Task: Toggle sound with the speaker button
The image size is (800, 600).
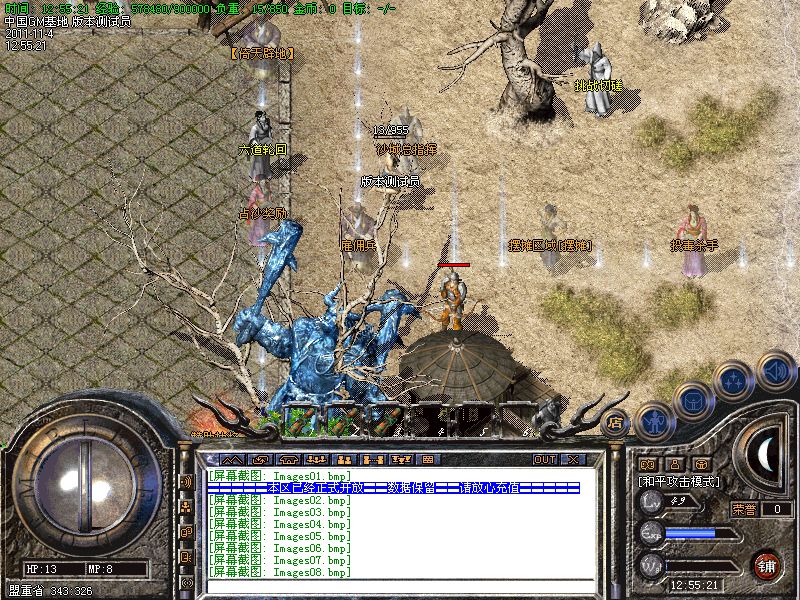Action: [773, 372]
